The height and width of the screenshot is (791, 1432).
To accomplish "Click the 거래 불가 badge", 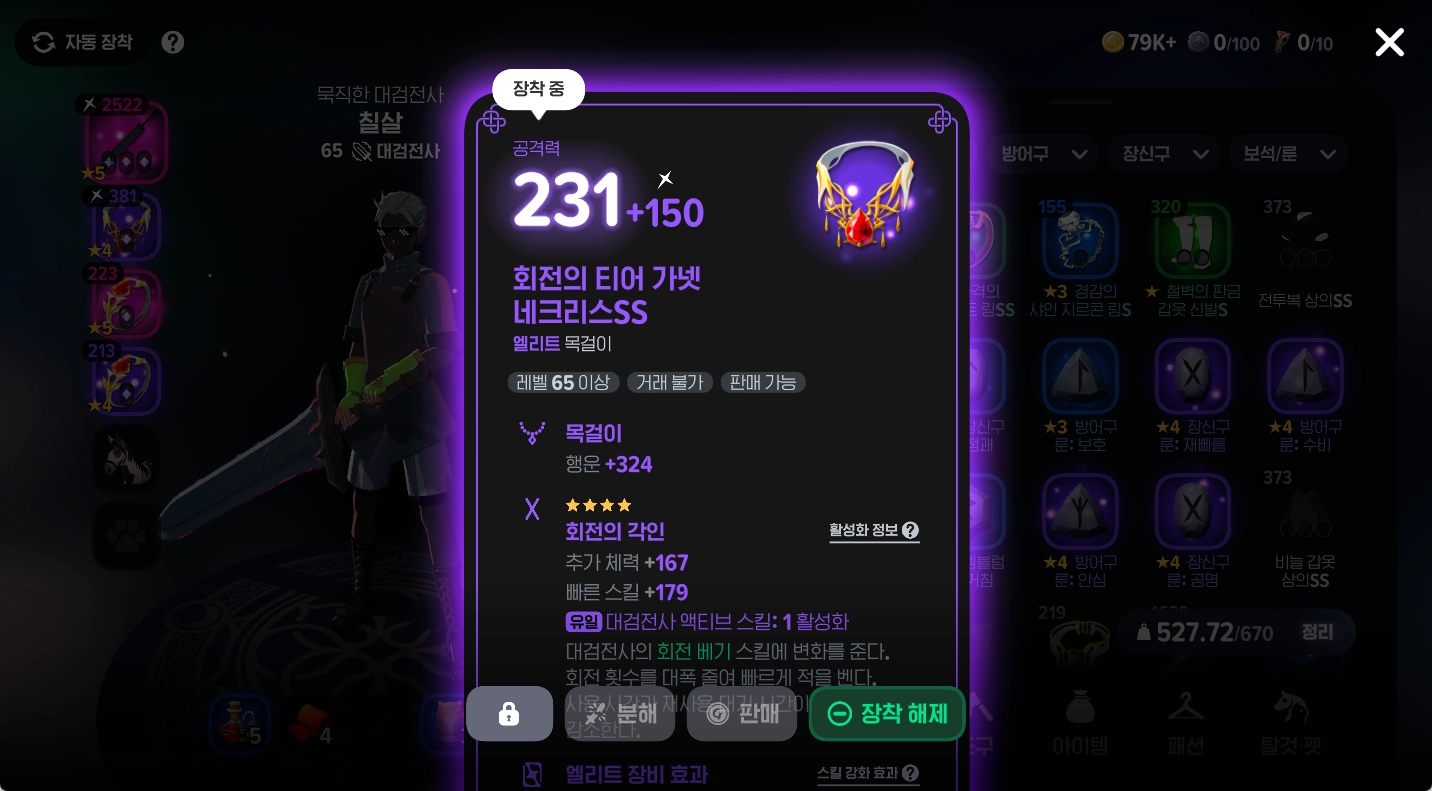I will pos(669,382).
